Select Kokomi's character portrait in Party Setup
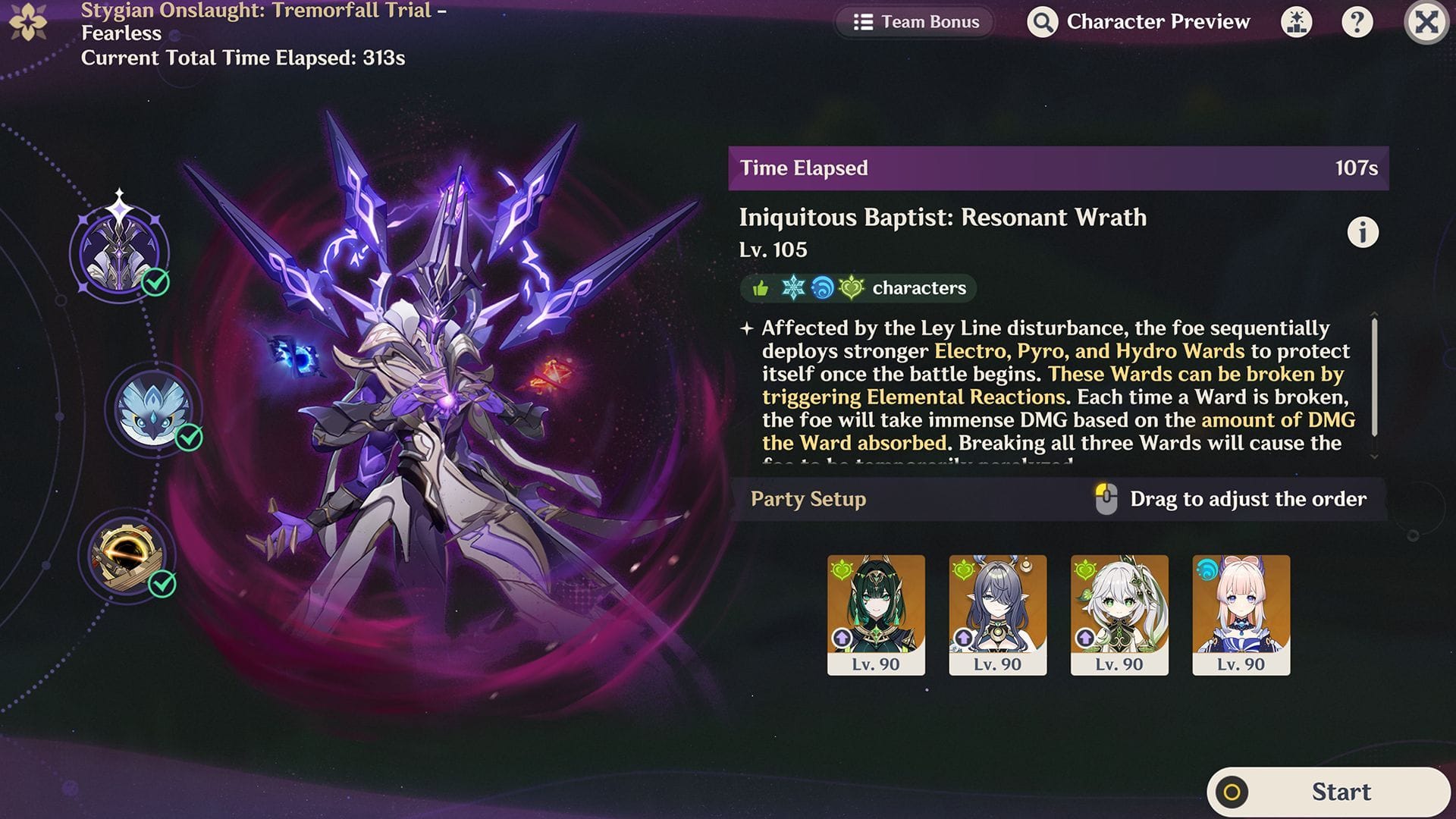This screenshot has width=1456, height=819. [1242, 607]
